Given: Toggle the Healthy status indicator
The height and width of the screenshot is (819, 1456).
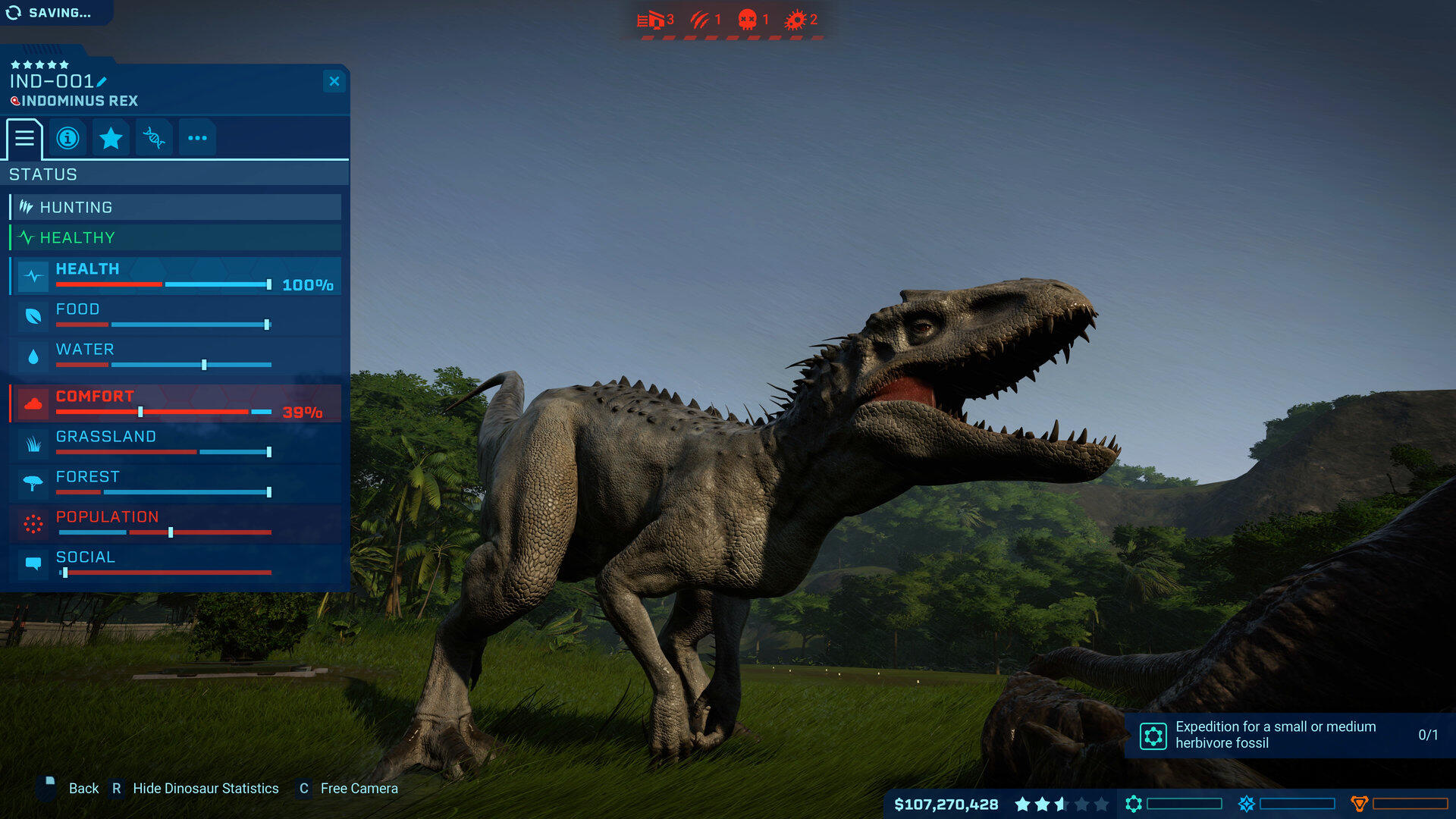Looking at the screenshot, I should pyautogui.click(x=174, y=237).
